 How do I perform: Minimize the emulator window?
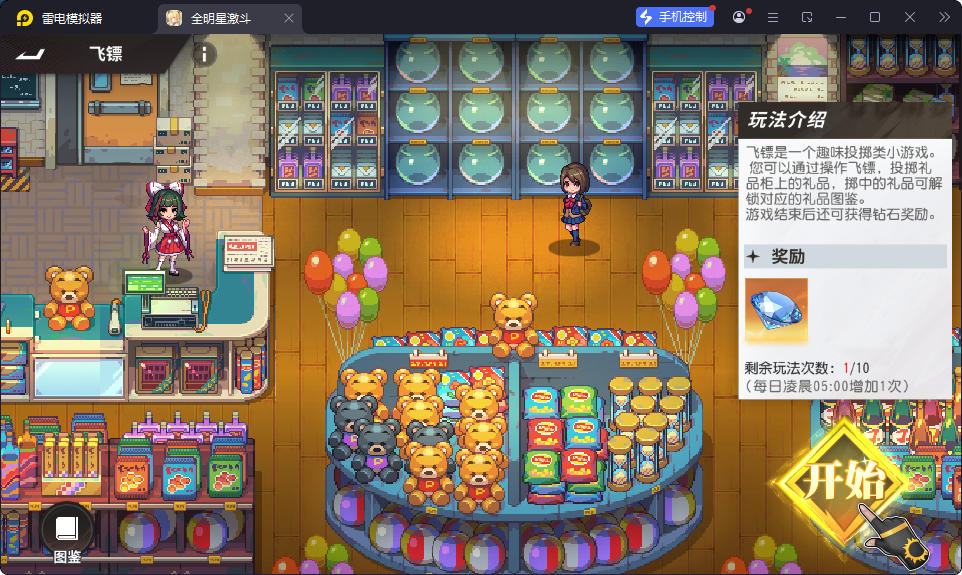tap(842, 17)
